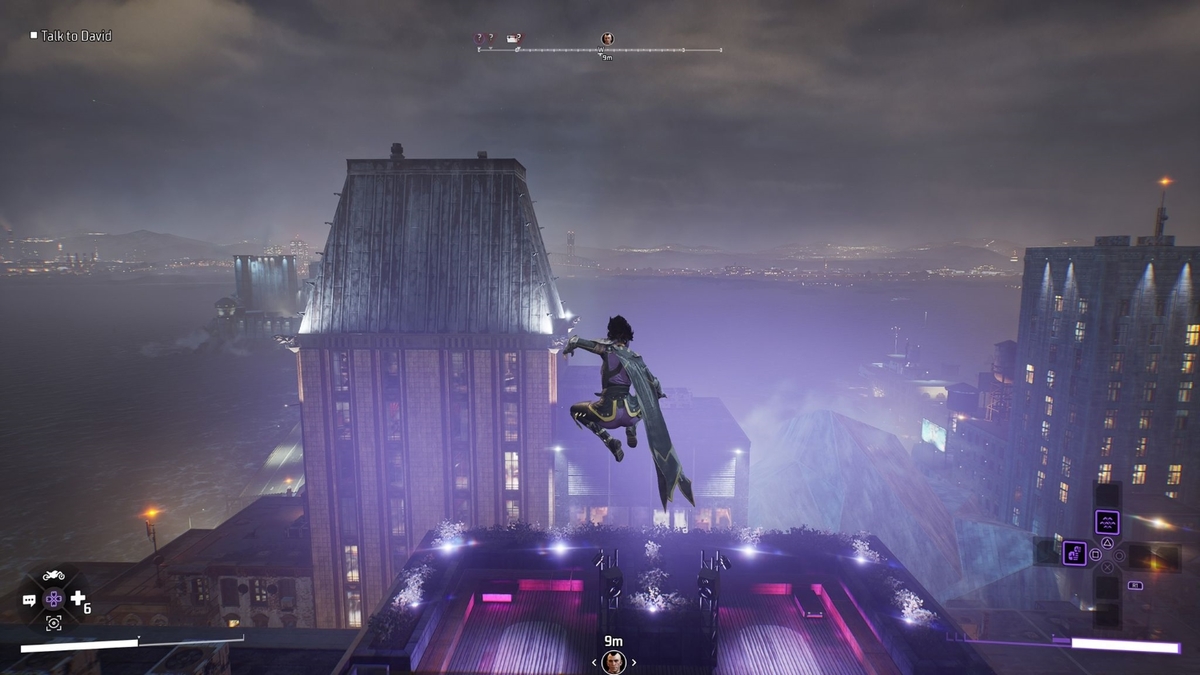Viewport: 1200px width, 675px height.
Task: Open the chat speech-bubble icon
Action: click(x=29, y=600)
